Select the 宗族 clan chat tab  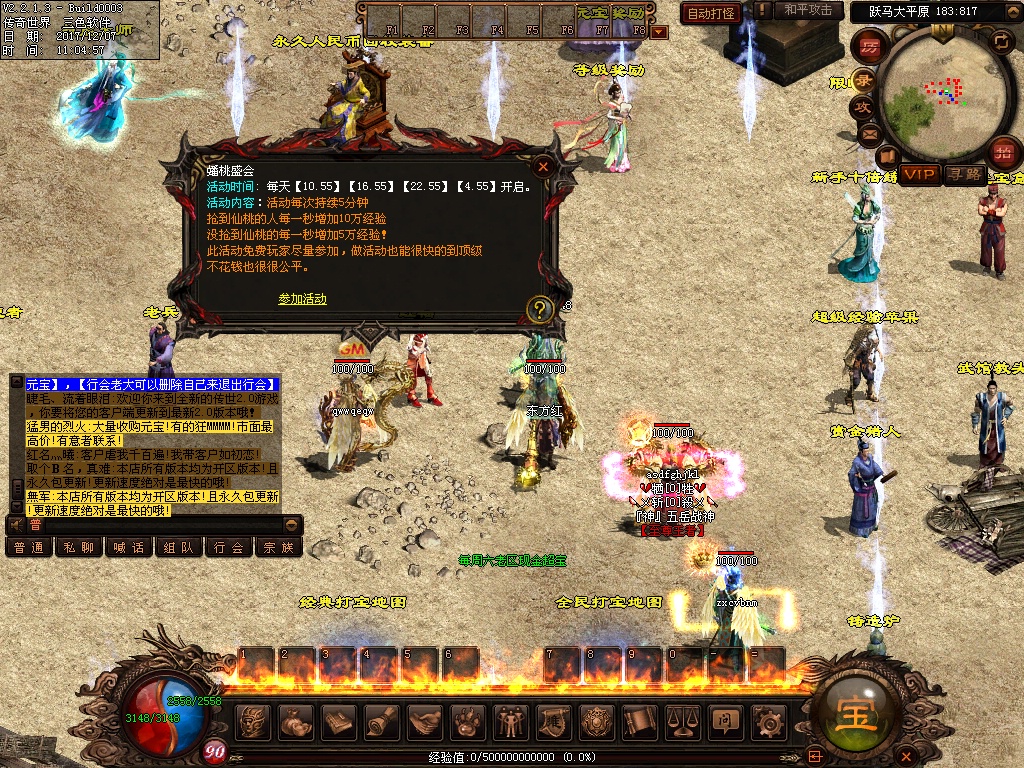pos(279,547)
